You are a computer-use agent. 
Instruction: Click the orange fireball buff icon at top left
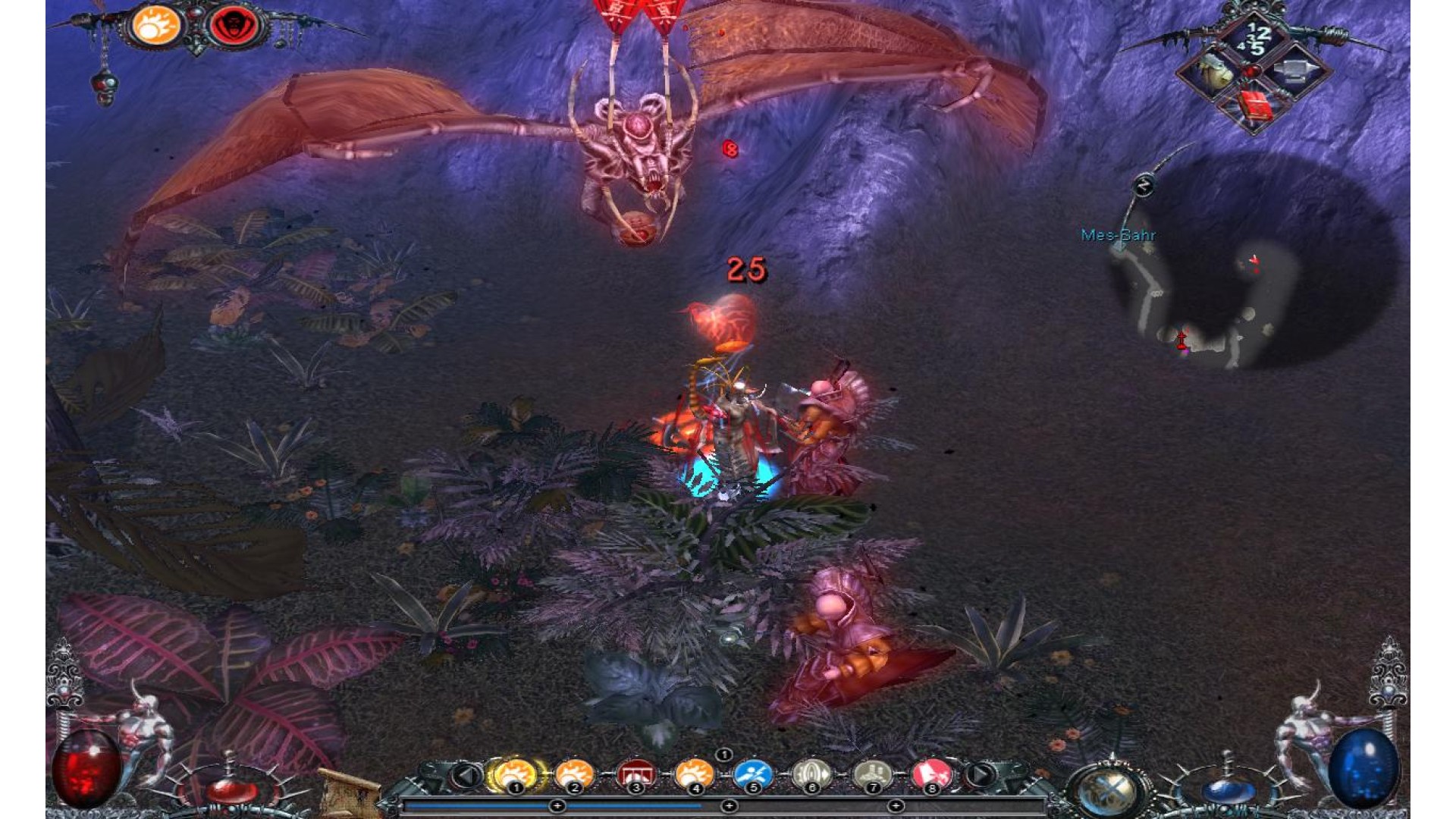(x=156, y=25)
